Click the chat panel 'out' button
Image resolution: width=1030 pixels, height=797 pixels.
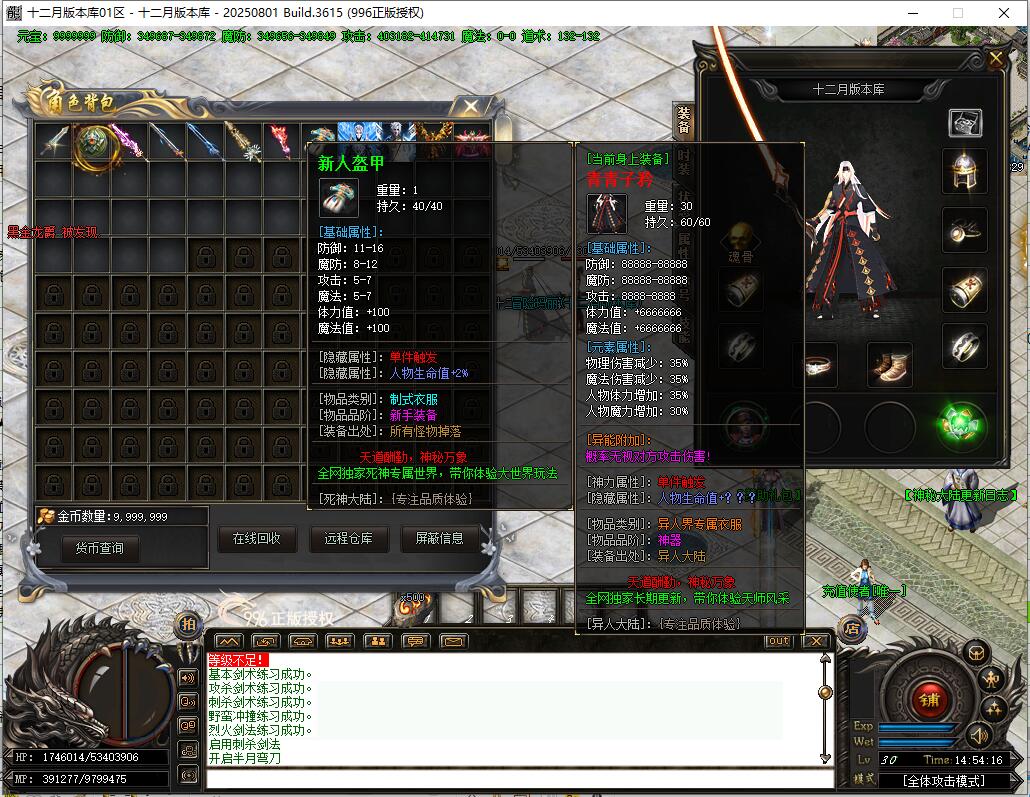[x=777, y=641]
